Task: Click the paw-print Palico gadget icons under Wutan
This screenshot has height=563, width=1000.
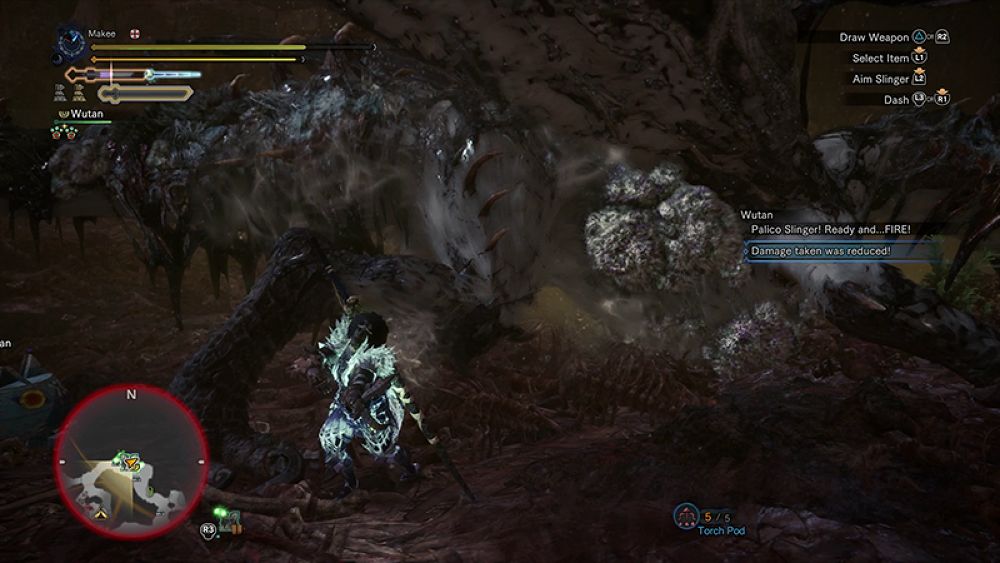Action: (65, 131)
